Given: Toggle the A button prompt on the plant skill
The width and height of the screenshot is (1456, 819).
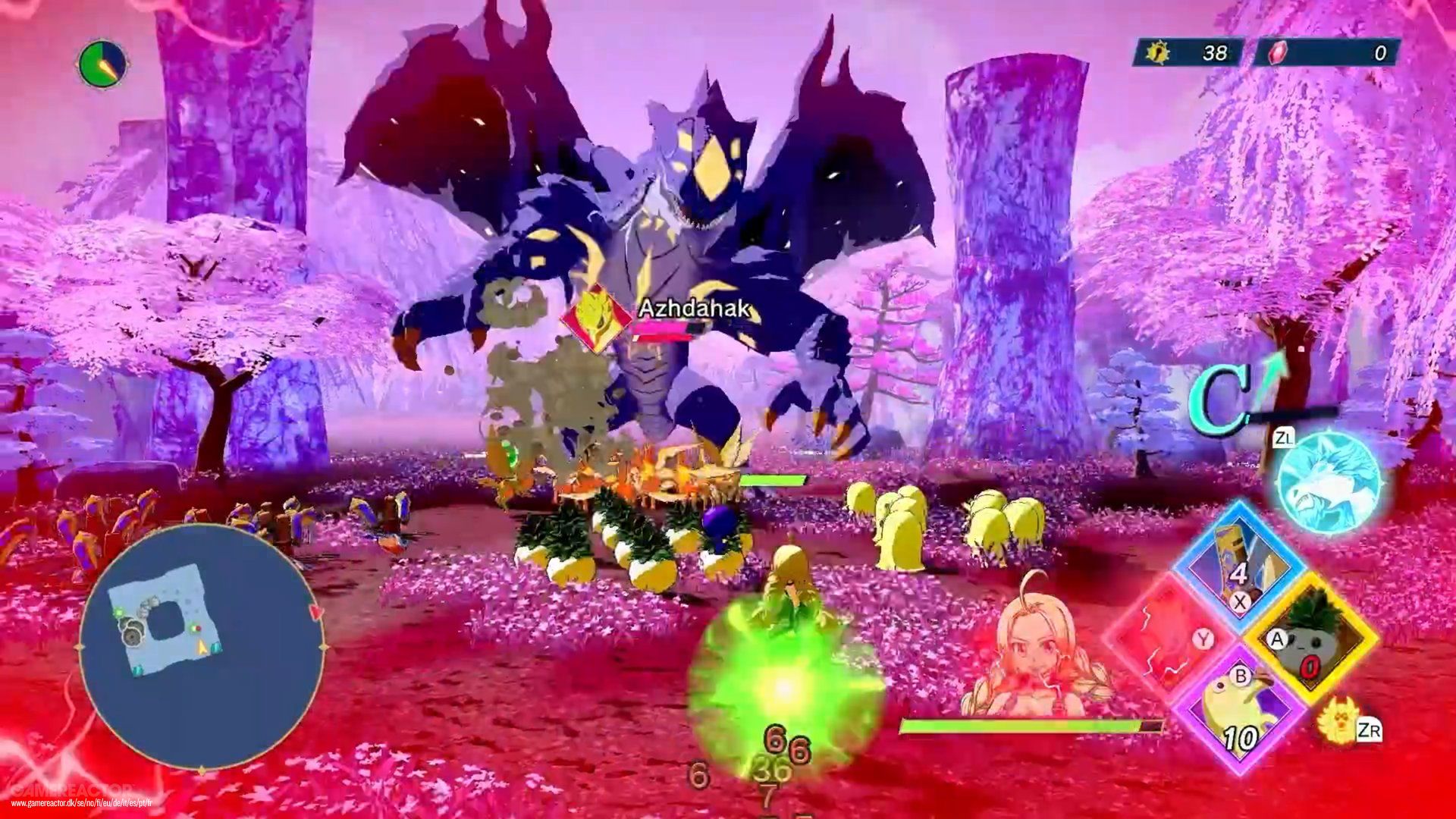Looking at the screenshot, I should [x=1278, y=638].
